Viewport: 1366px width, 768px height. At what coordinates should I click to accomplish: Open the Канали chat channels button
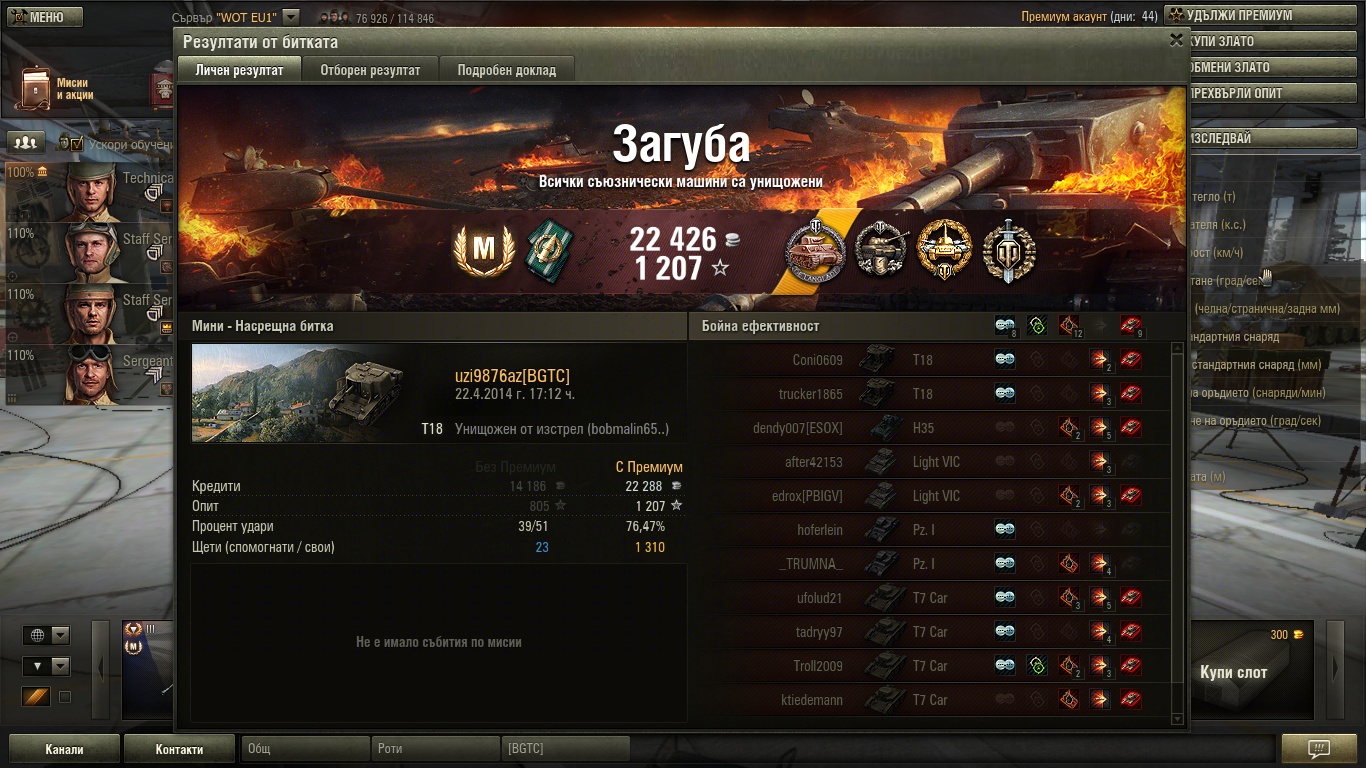64,749
